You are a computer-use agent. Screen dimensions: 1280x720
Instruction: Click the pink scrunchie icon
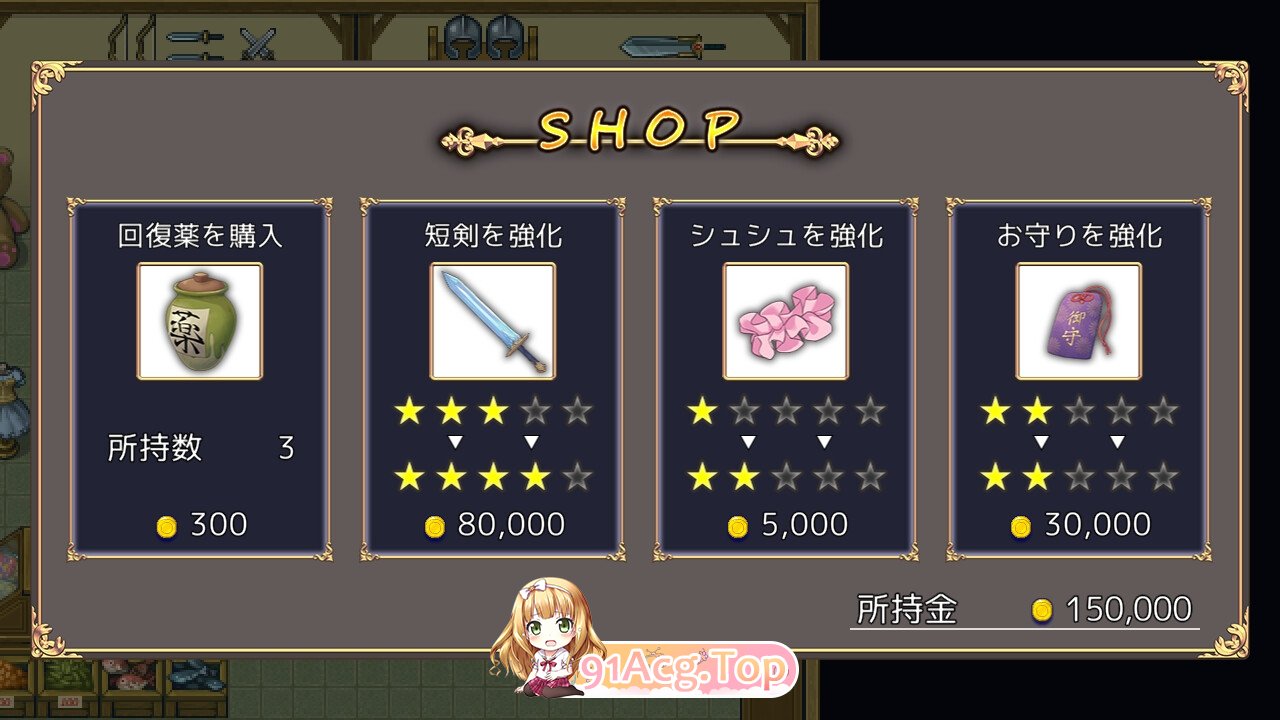pyautogui.click(x=783, y=320)
